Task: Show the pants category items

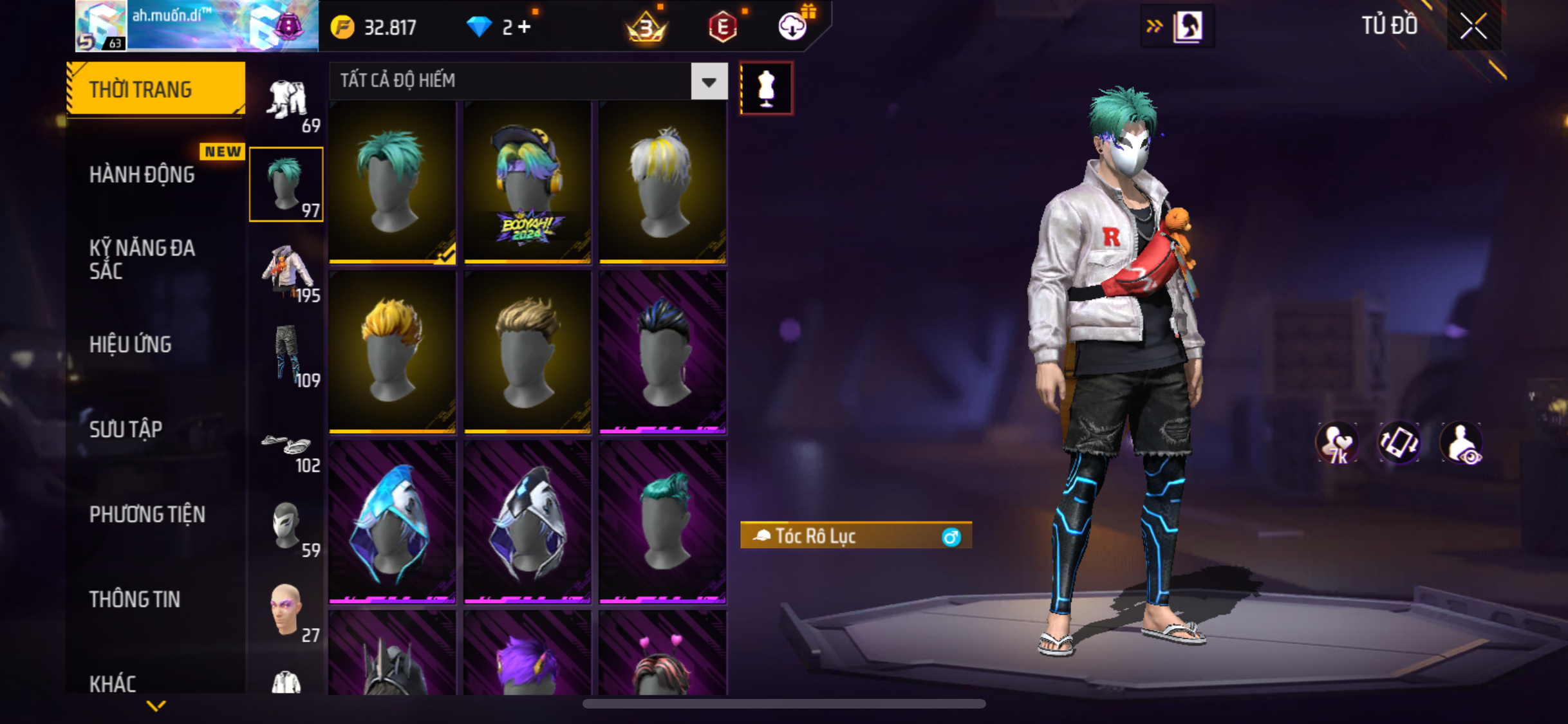Action: [x=287, y=358]
